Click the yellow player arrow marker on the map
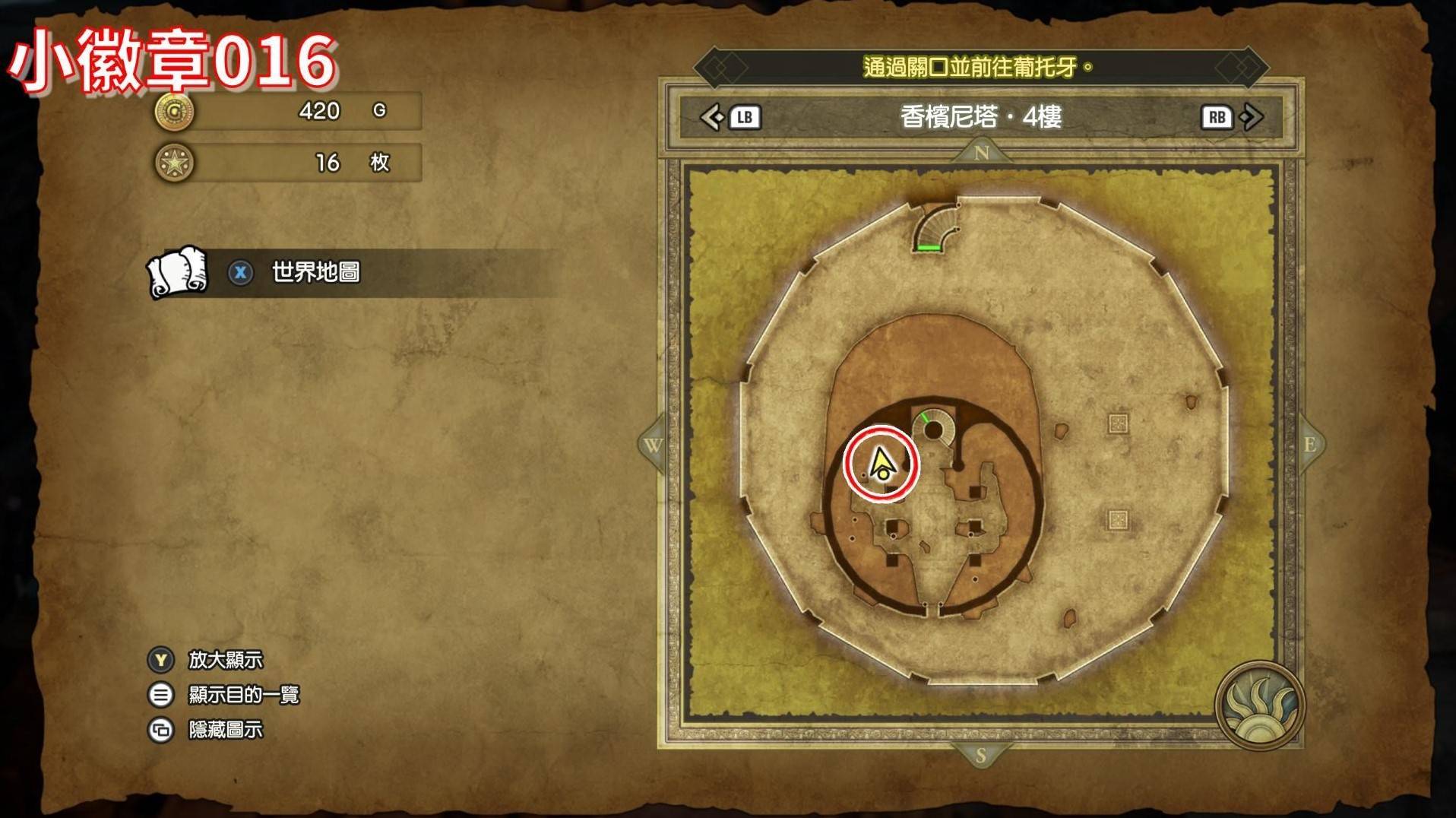The width and height of the screenshot is (1456, 818). coord(881,463)
